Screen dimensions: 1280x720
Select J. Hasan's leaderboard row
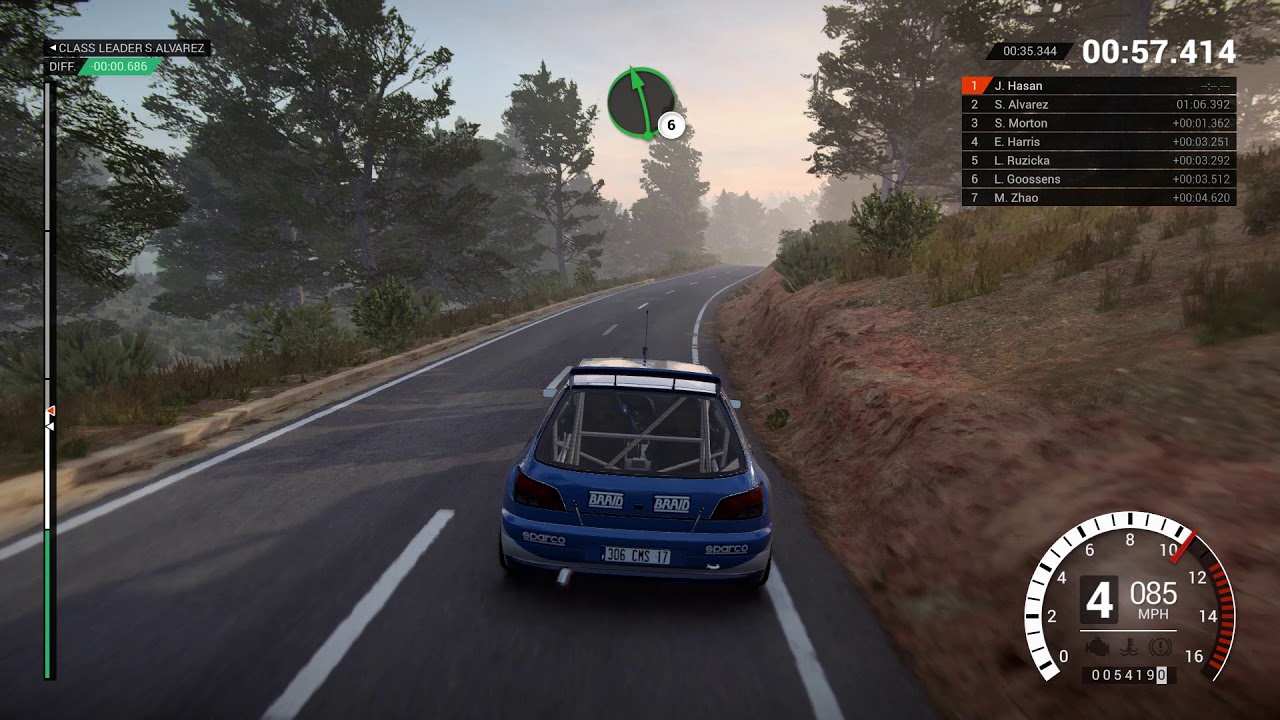[1098, 86]
